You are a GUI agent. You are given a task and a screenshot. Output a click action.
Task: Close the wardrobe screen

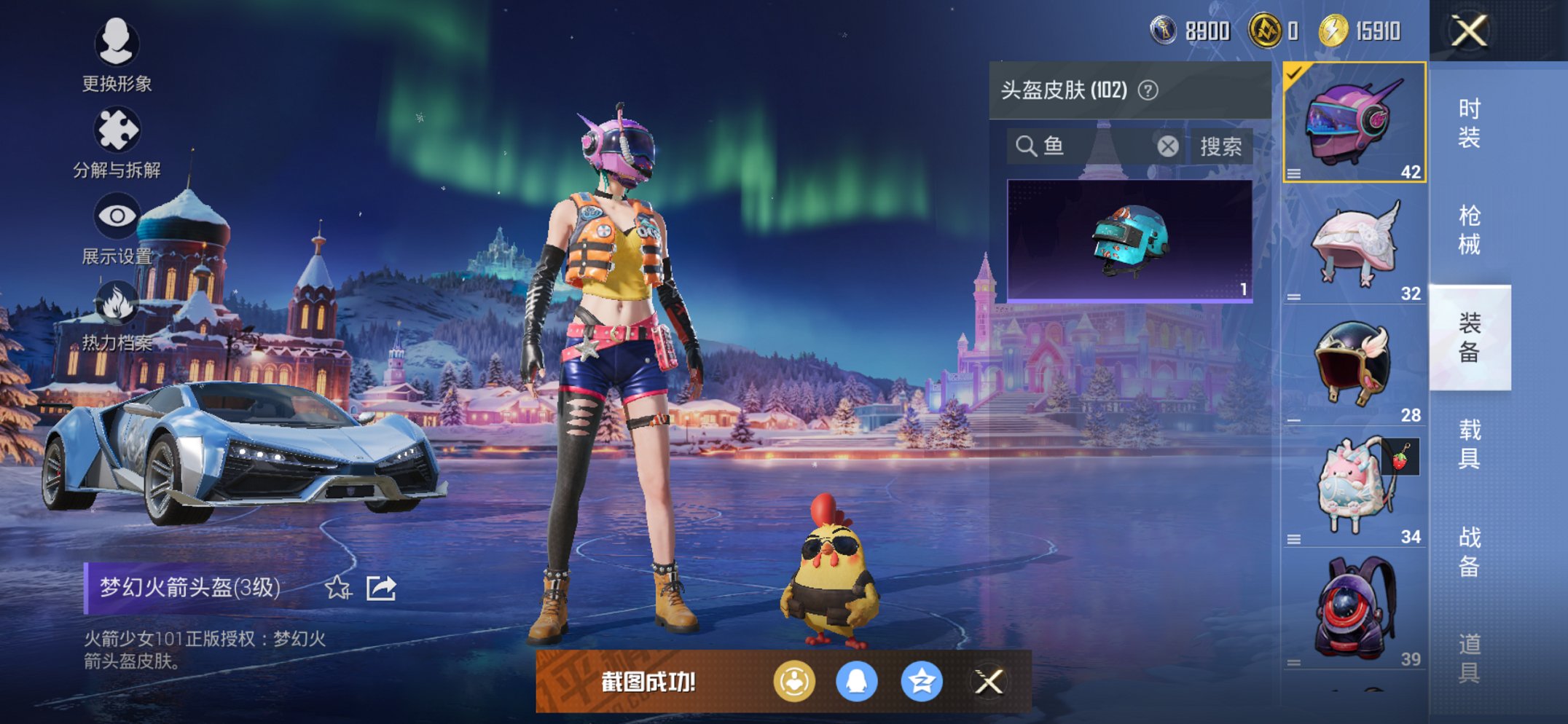(x=1469, y=31)
